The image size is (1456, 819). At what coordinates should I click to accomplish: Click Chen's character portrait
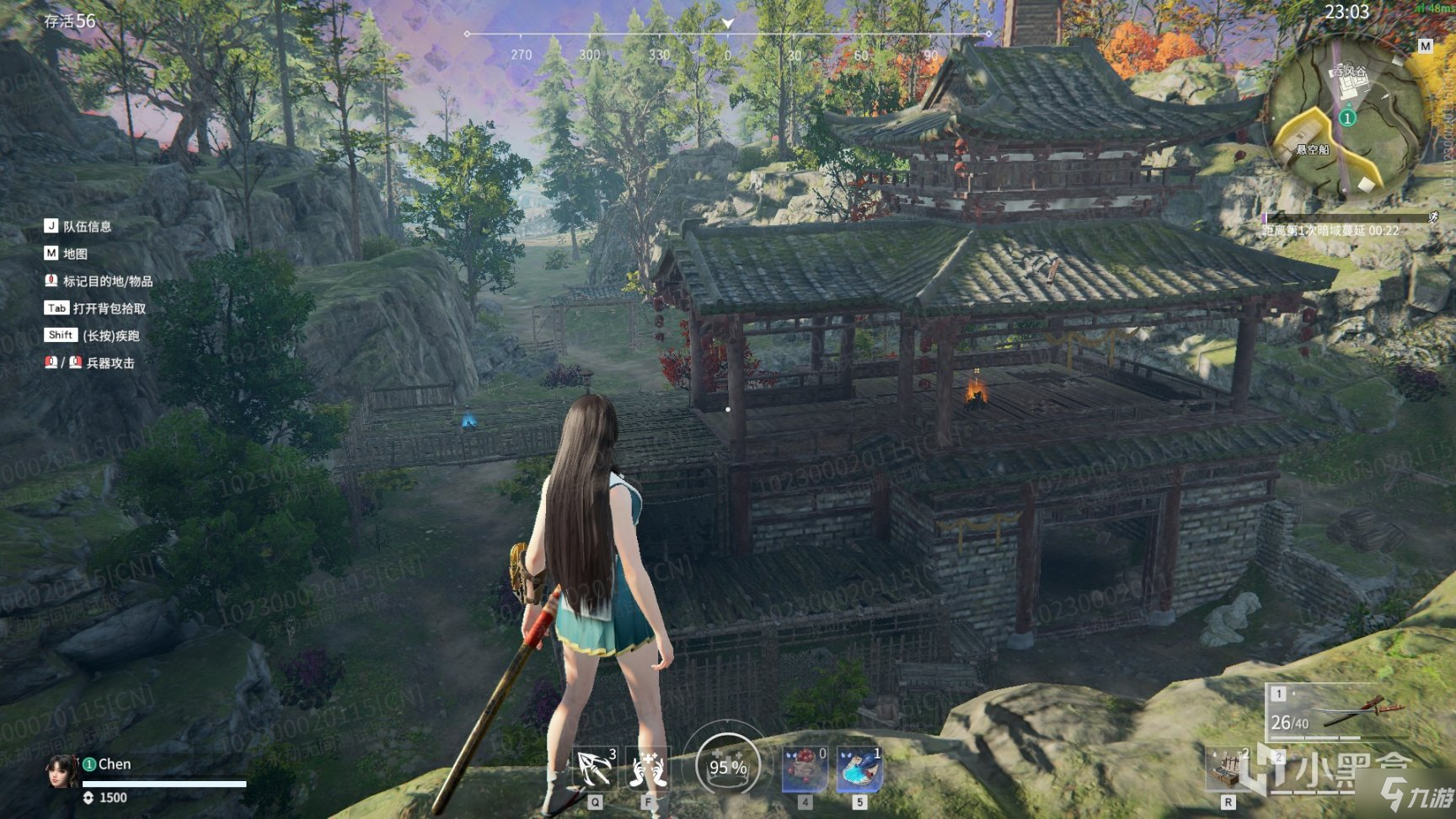[62, 771]
